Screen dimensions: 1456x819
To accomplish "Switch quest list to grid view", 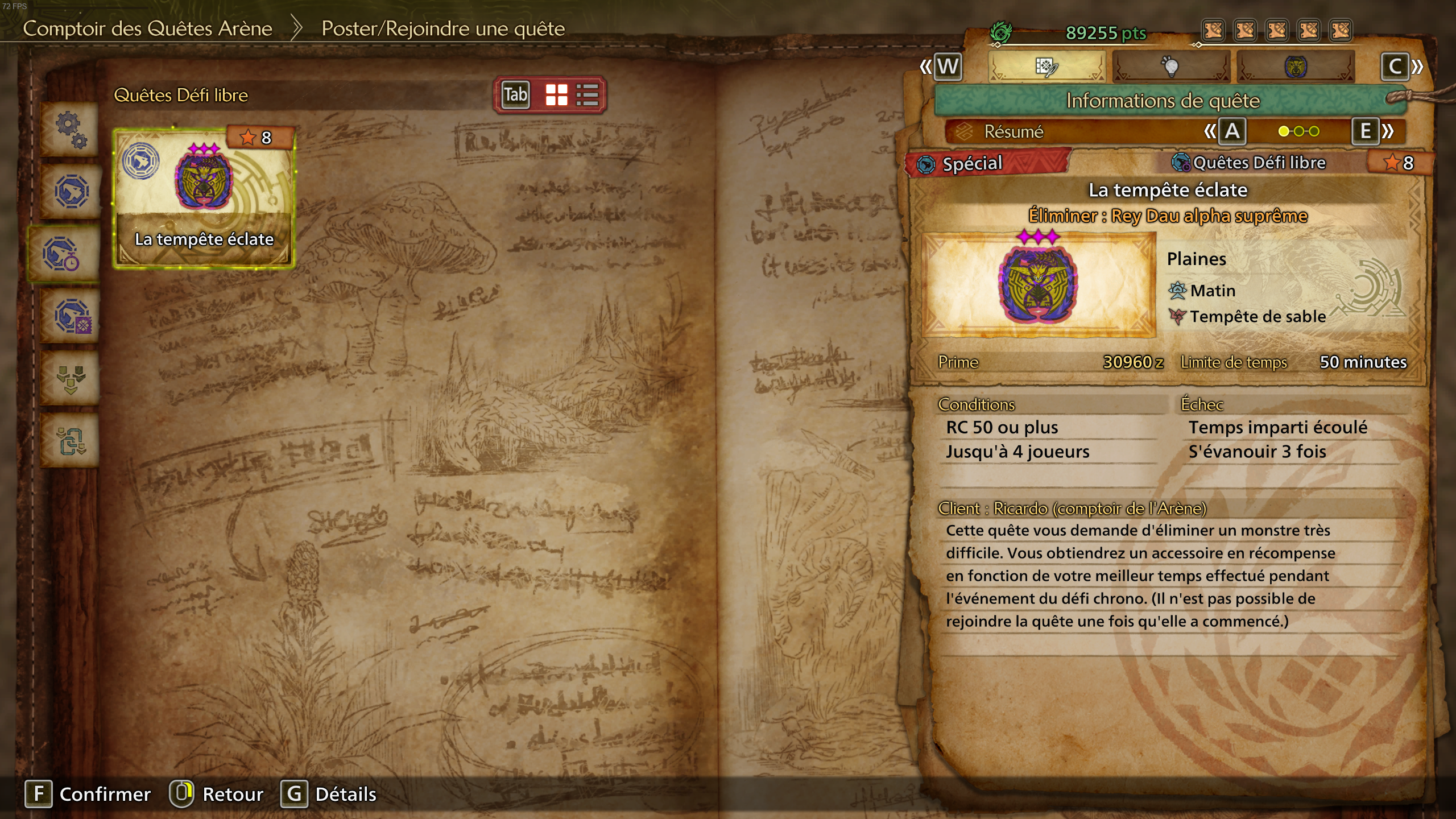I will (556, 96).
